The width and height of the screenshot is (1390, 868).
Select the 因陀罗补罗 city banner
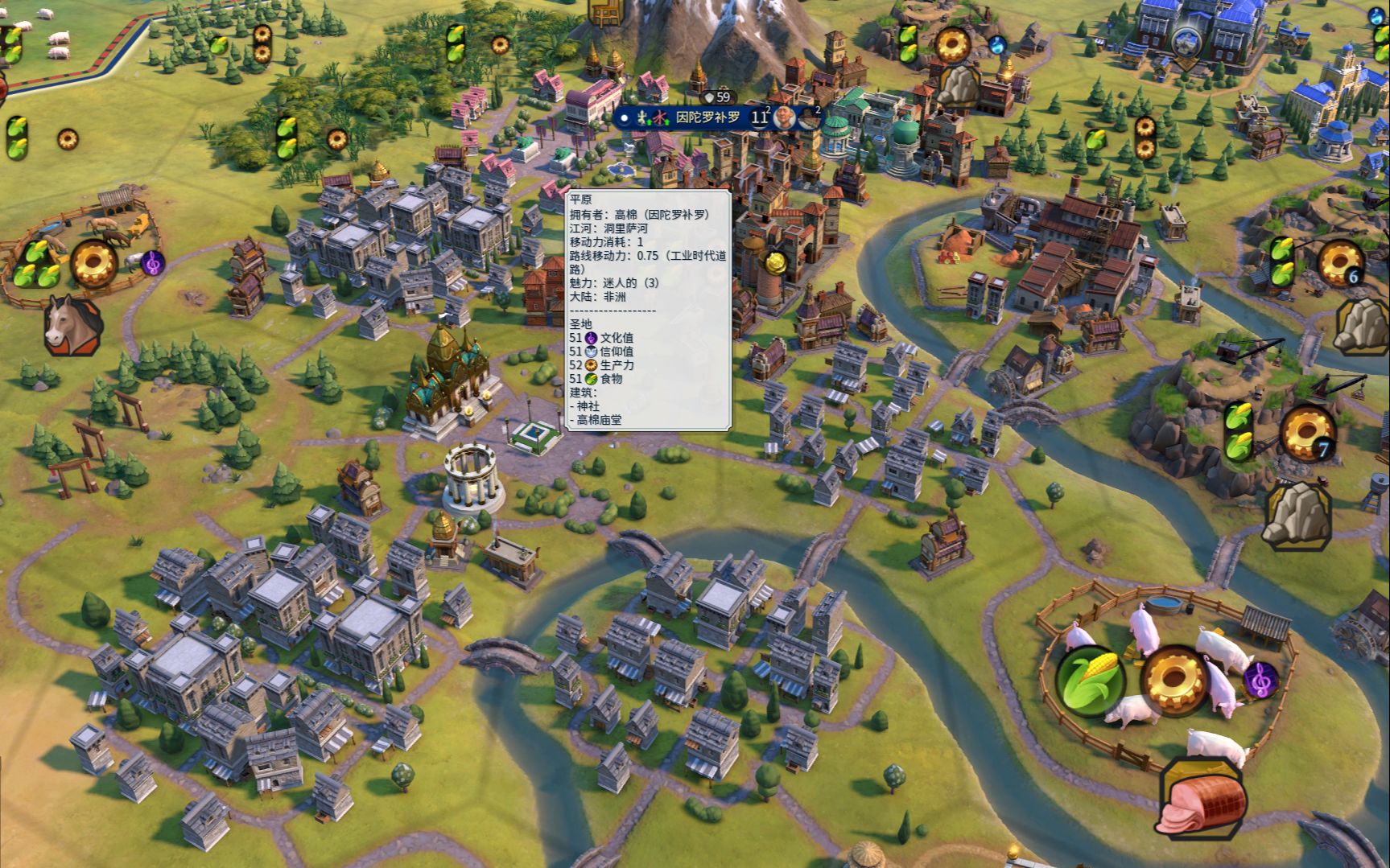707,117
